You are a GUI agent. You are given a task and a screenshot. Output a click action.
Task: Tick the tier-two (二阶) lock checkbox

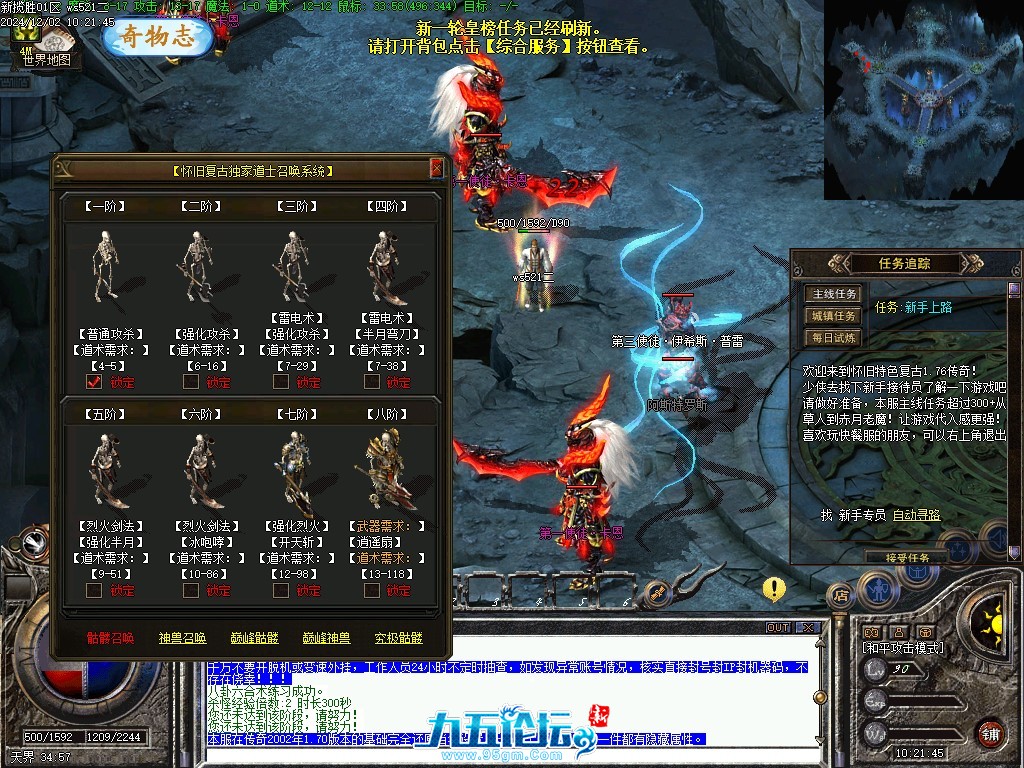[190, 381]
